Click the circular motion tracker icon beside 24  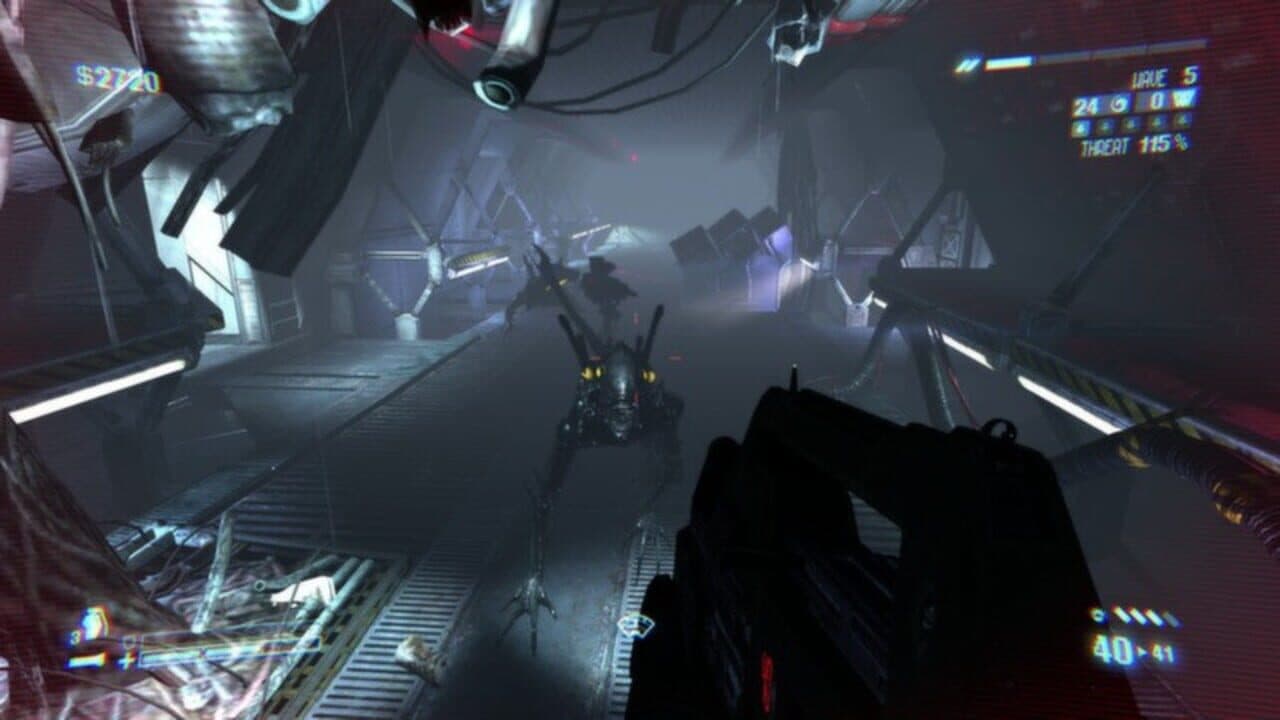[x=1117, y=103]
